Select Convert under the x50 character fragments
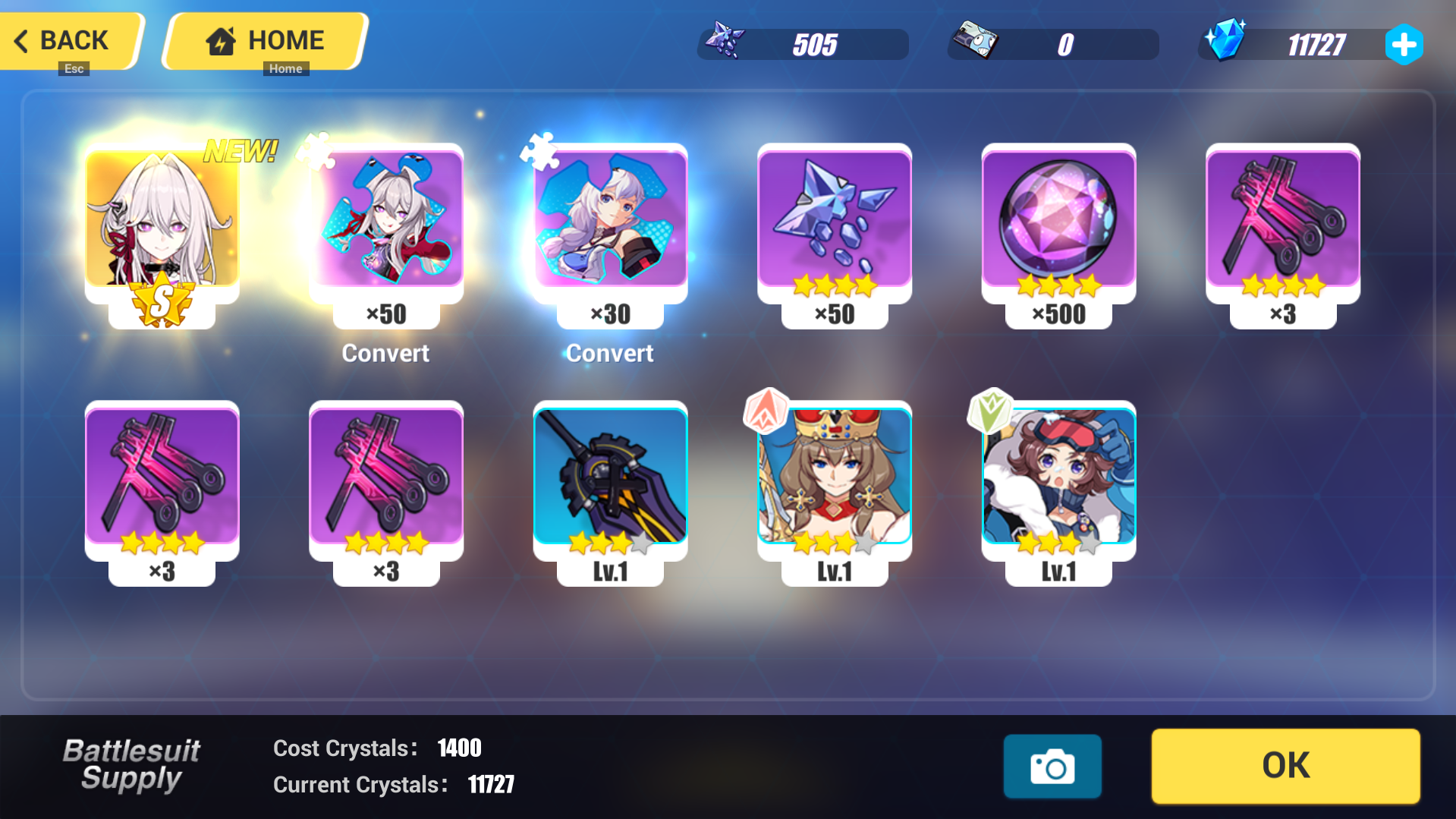The width and height of the screenshot is (1456, 819). pos(385,352)
